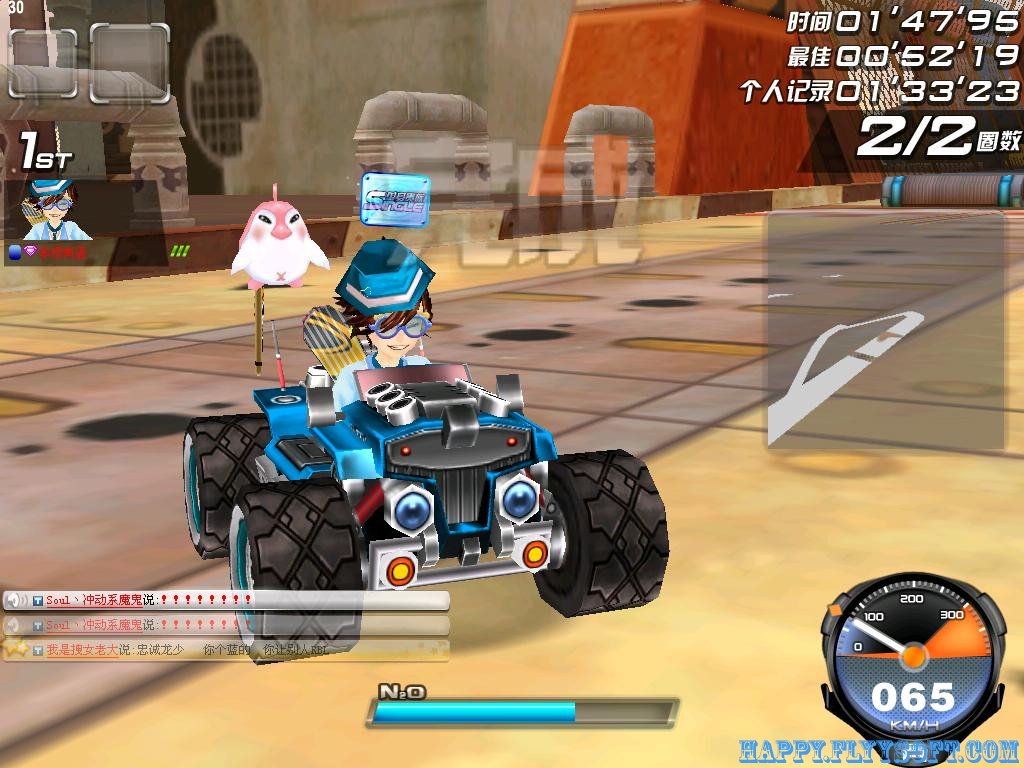Select the larger empty item slot

129,63
